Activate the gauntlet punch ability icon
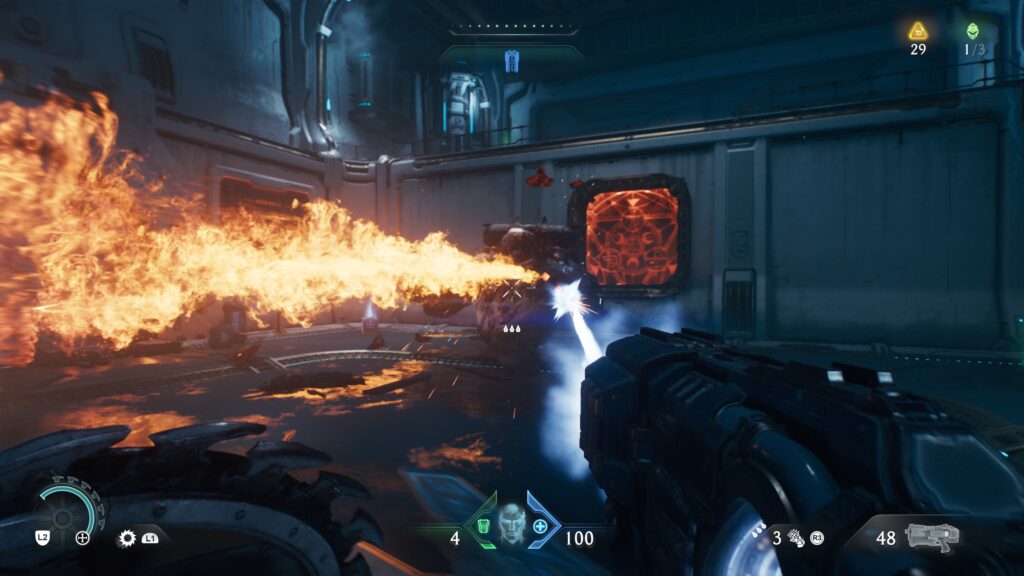This screenshot has height=576, width=1024. [x=798, y=538]
